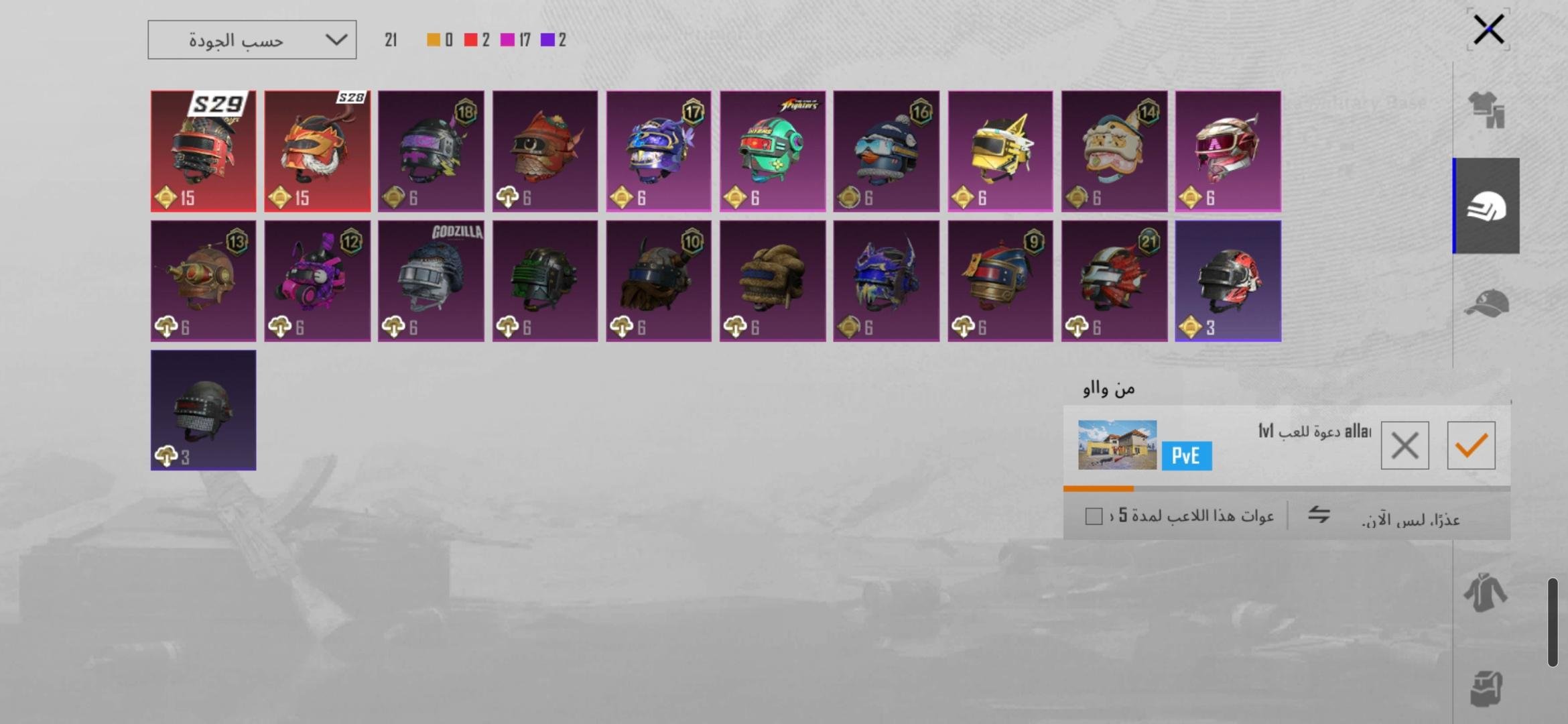This screenshot has width=1568, height=724.
Task: Pick the steampunk goggles helmet skin
Action: [203, 282]
